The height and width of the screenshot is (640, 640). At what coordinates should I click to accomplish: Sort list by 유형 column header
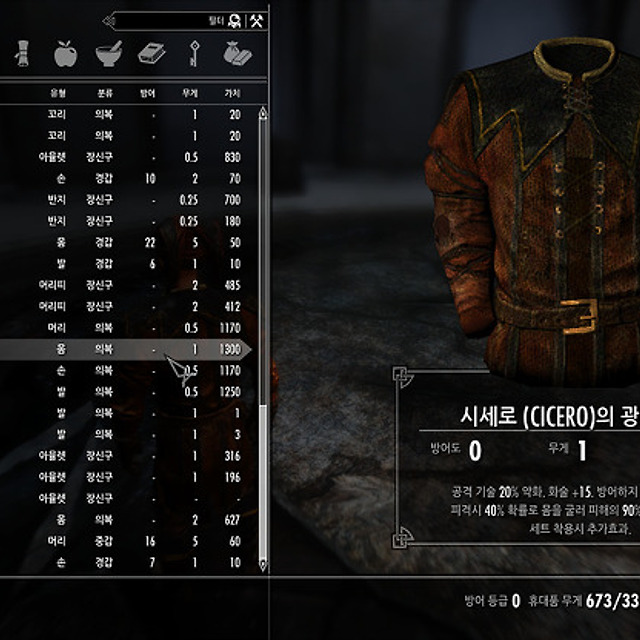point(57,93)
